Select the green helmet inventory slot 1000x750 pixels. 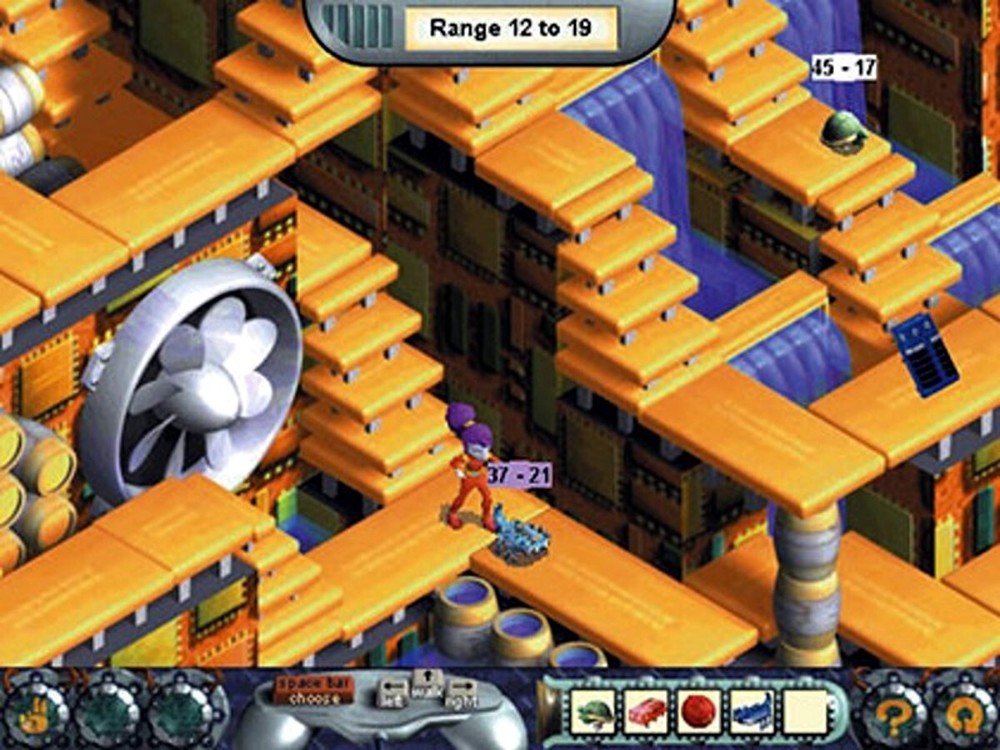[594, 711]
